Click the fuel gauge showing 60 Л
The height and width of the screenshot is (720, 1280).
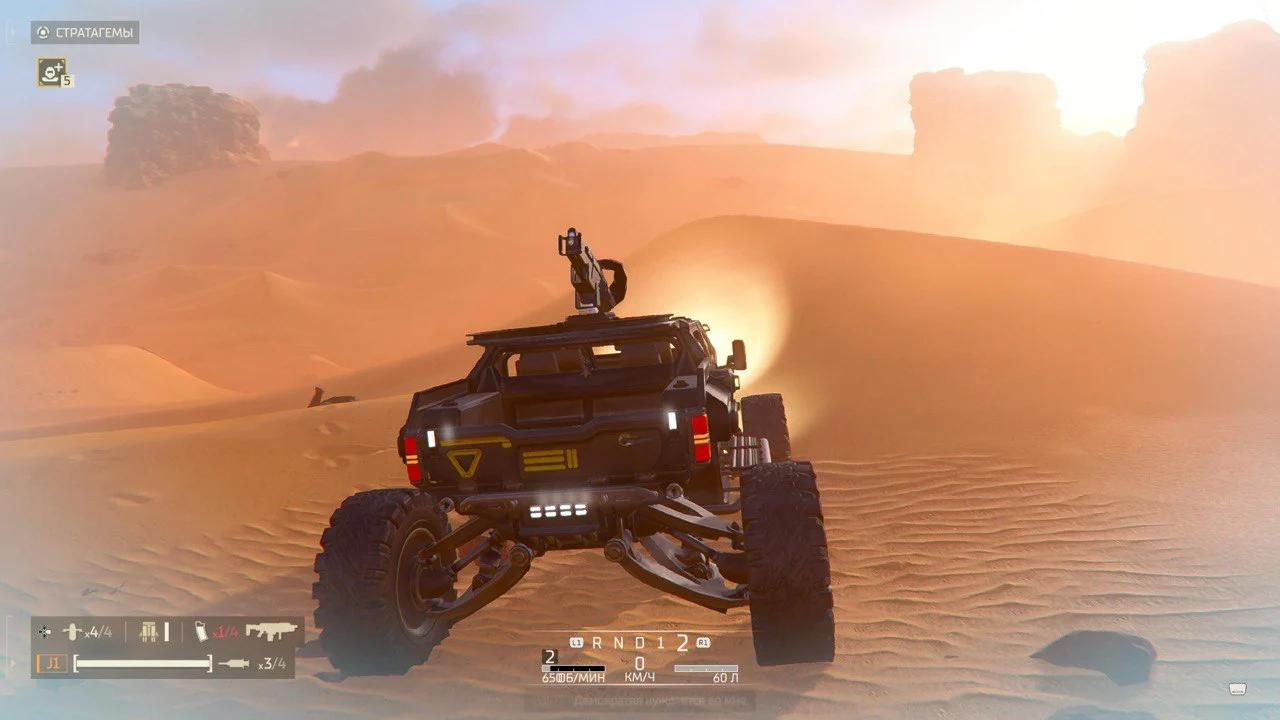706,669
